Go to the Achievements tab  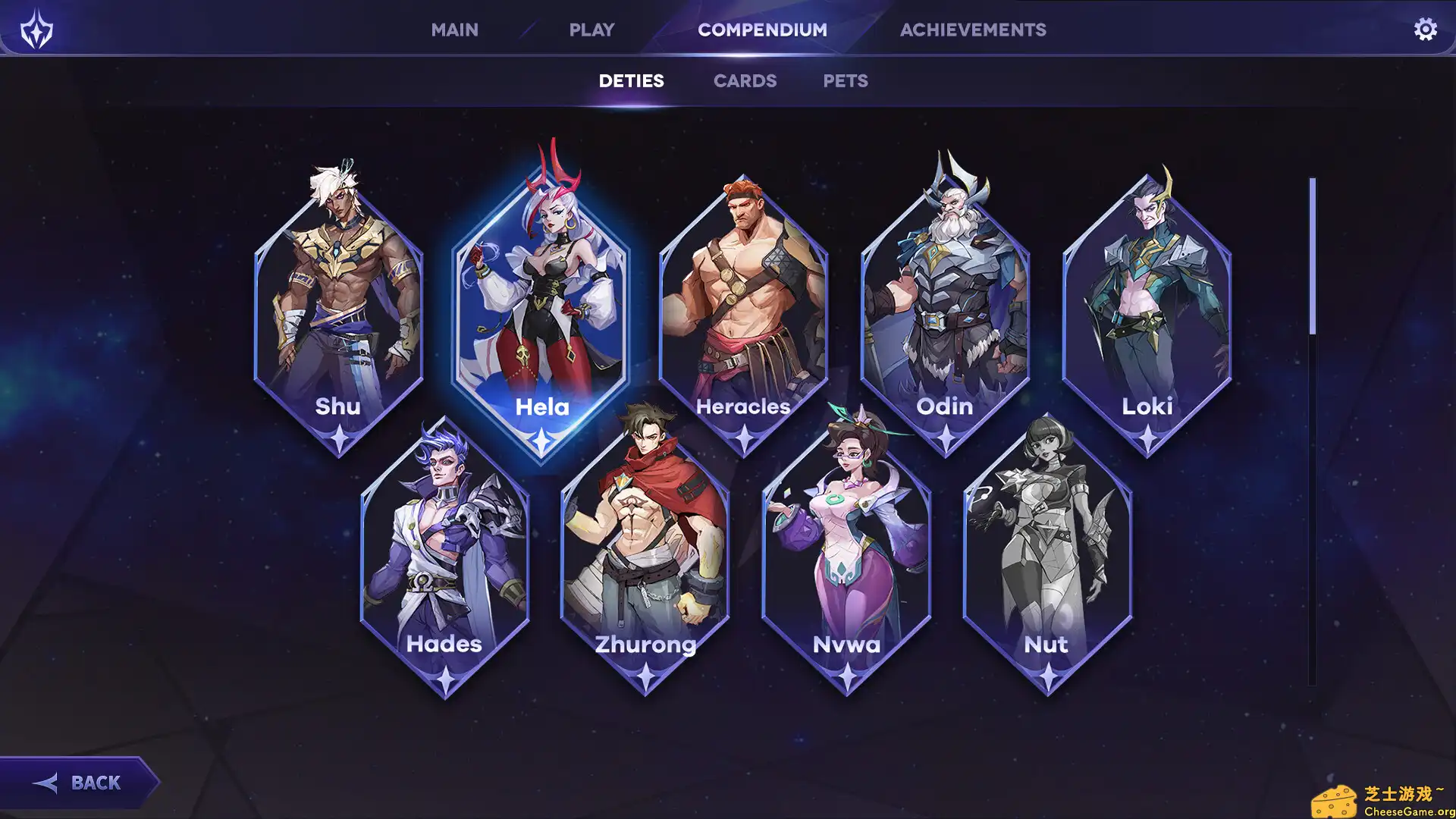tap(973, 30)
